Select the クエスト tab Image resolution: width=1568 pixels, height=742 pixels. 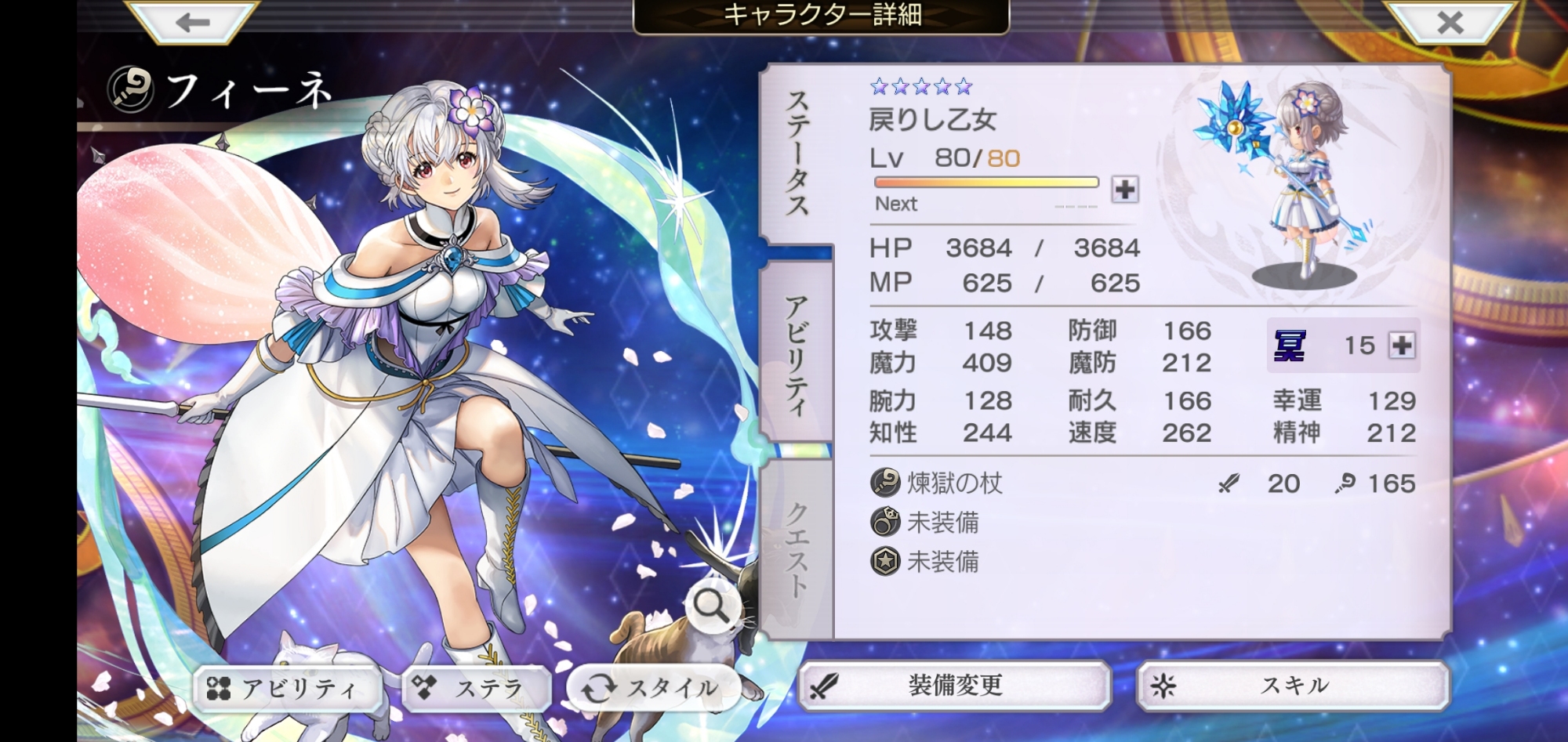(x=797, y=548)
